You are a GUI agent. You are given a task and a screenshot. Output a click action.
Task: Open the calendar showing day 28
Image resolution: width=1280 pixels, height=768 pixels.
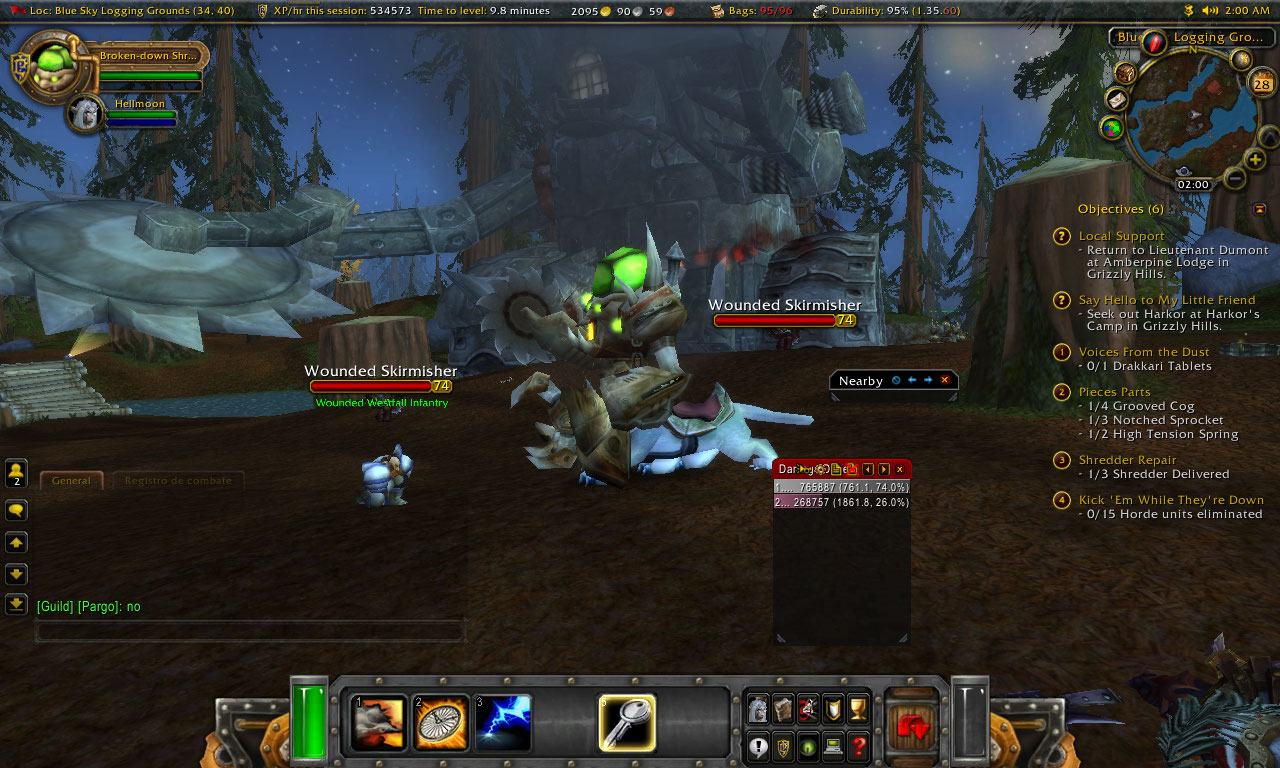pos(1261,83)
